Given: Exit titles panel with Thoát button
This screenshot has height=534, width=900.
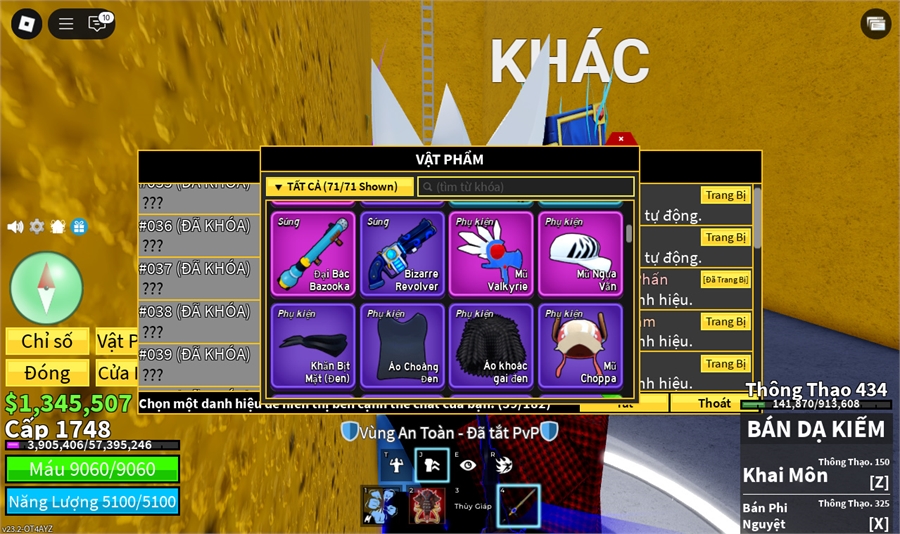Looking at the screenshot, I should [714, 404].
